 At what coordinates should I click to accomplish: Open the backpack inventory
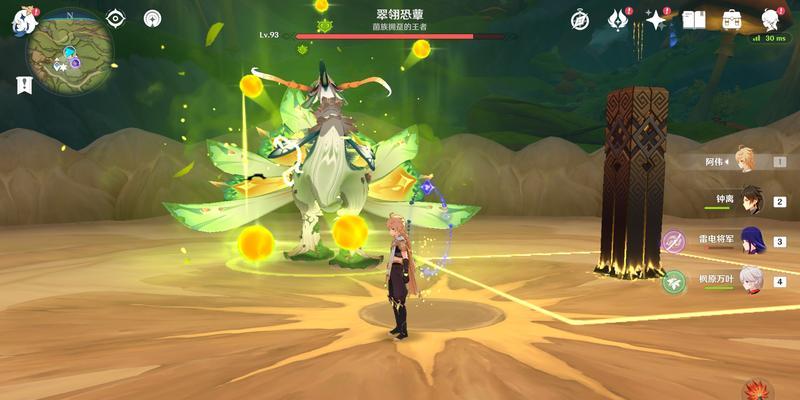pos(731,19)
